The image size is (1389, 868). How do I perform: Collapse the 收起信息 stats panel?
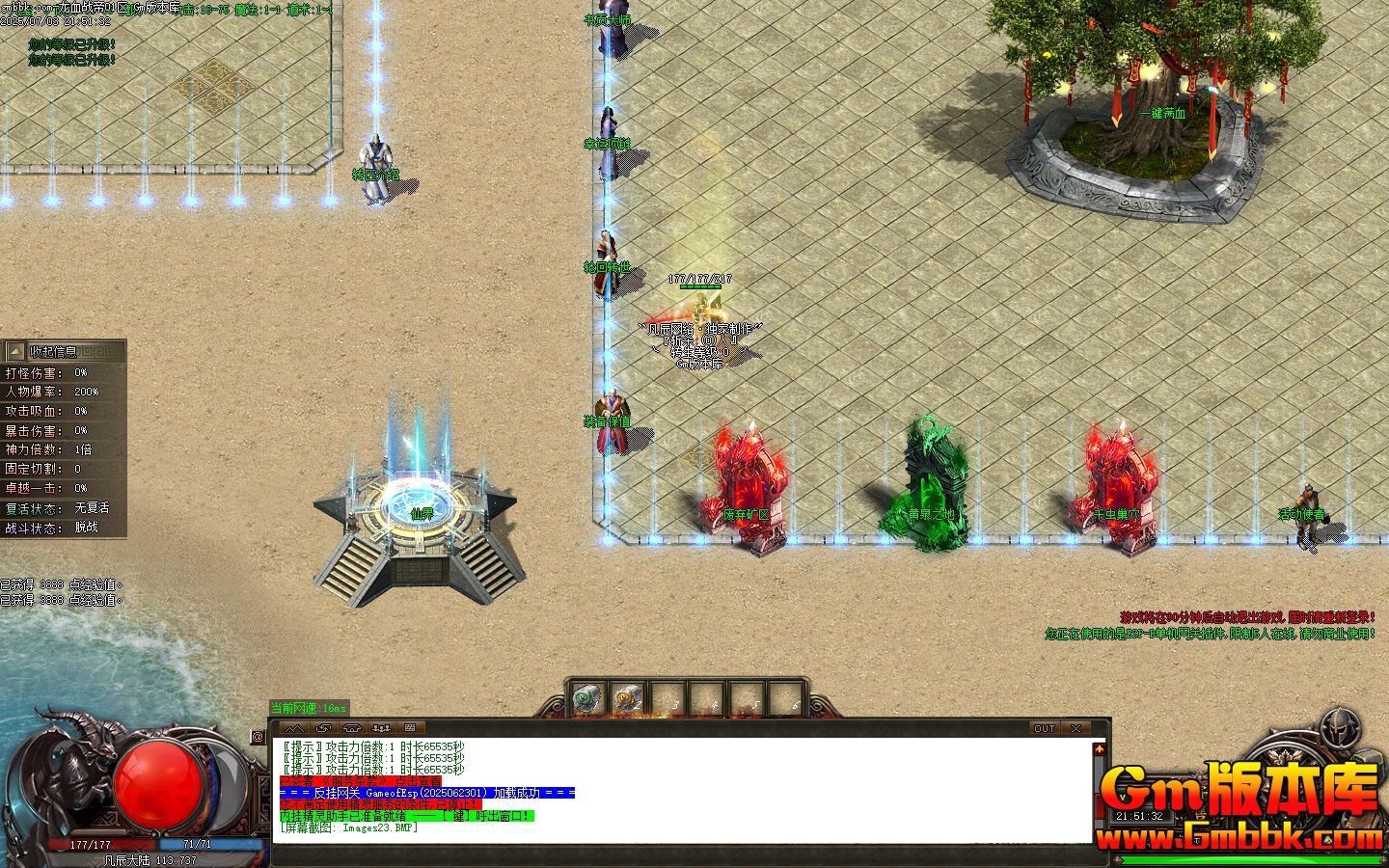[15, 352]
